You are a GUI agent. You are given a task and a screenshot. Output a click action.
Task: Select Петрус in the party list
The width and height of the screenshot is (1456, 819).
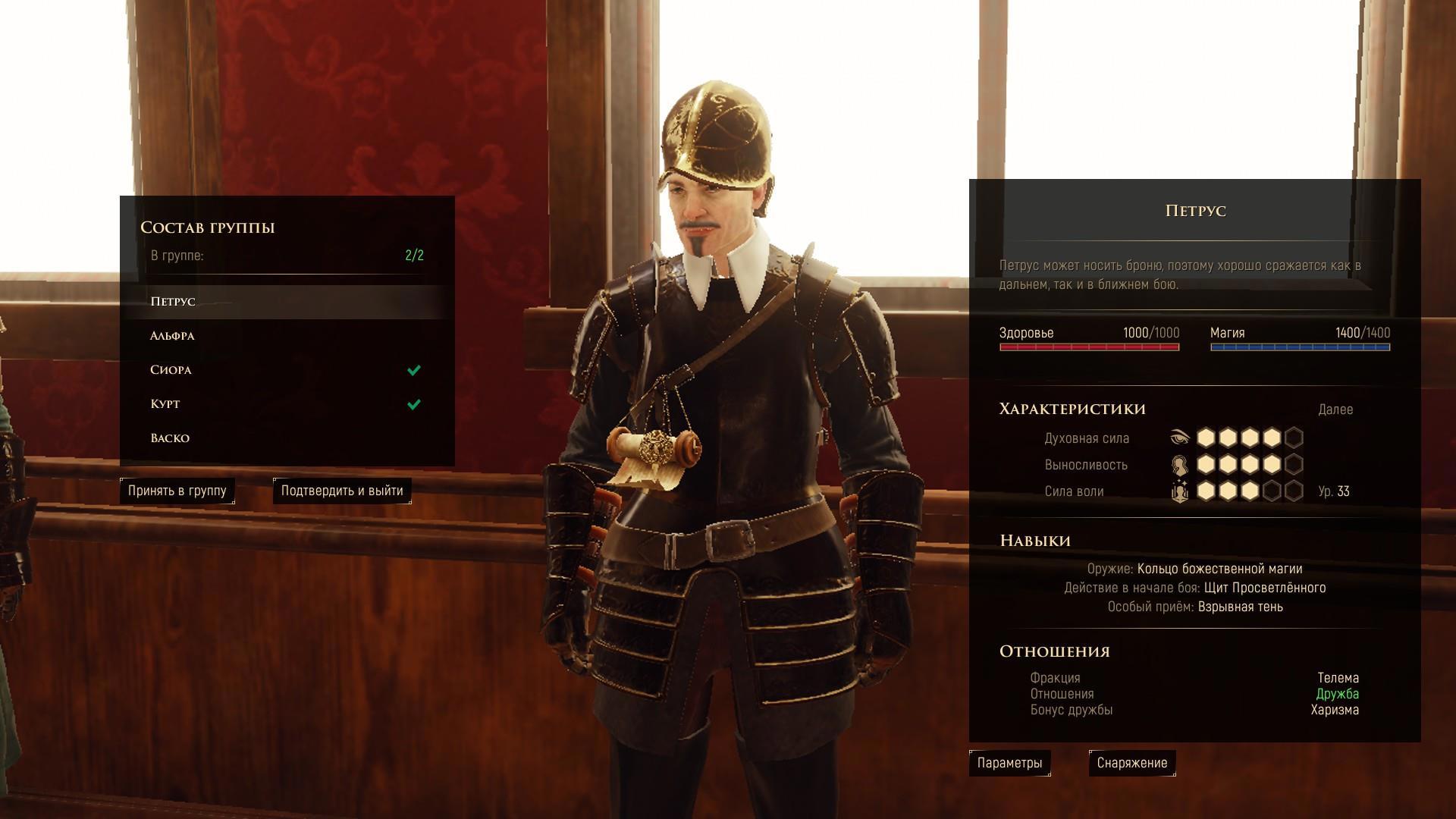pyautogui.click(x=174, y=302)
